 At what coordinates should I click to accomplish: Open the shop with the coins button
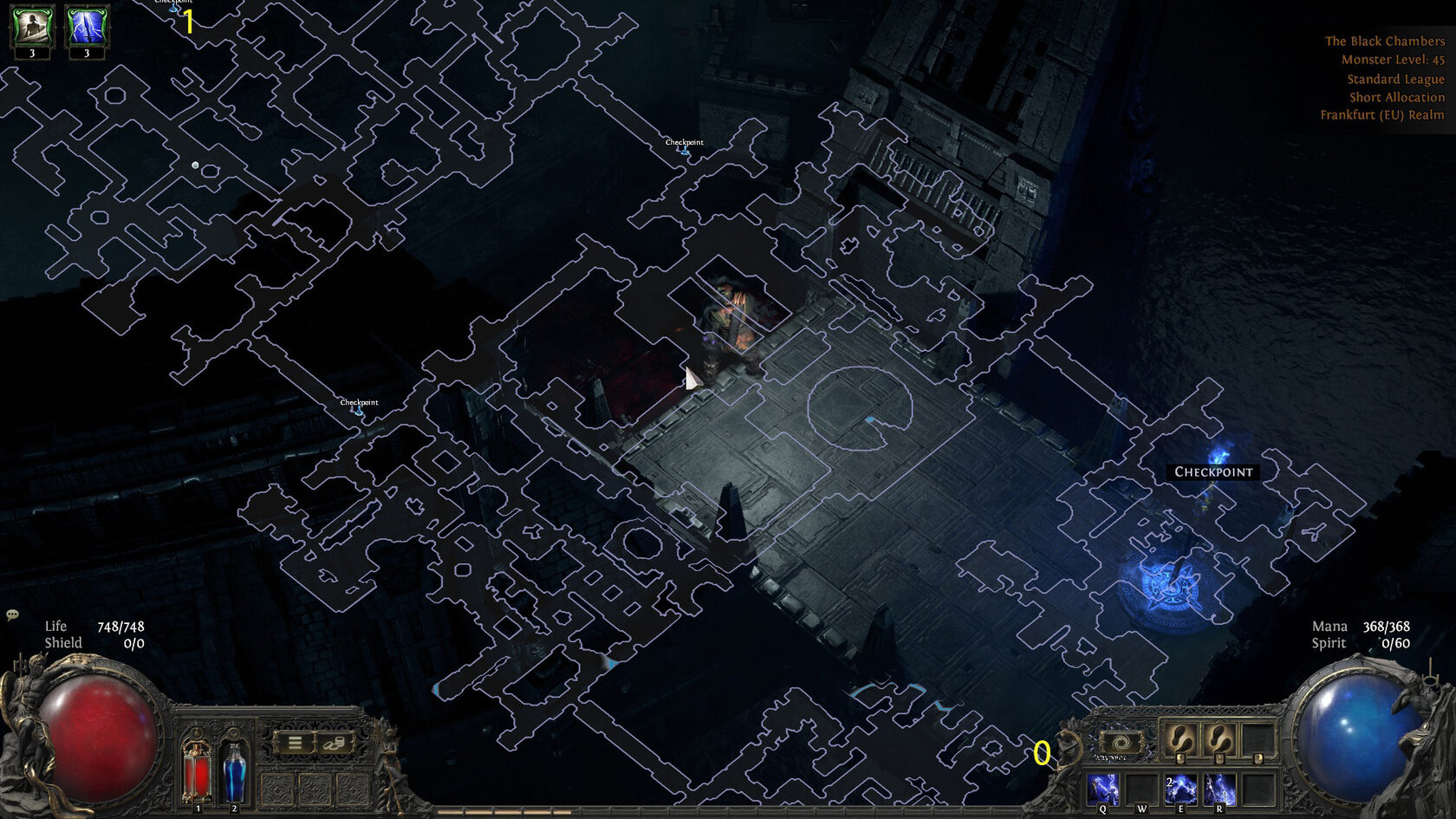tap(334, 743)
